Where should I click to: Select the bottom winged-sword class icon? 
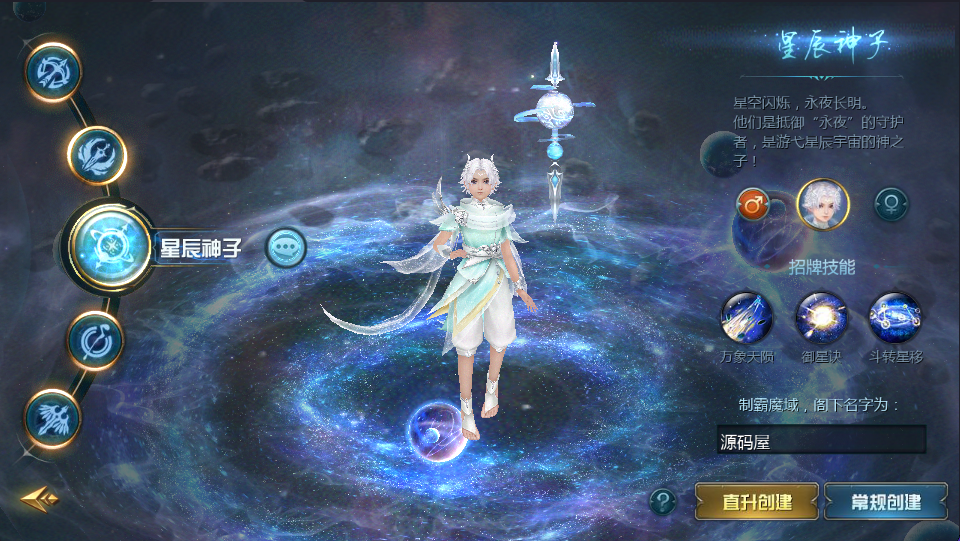point(53,416)
